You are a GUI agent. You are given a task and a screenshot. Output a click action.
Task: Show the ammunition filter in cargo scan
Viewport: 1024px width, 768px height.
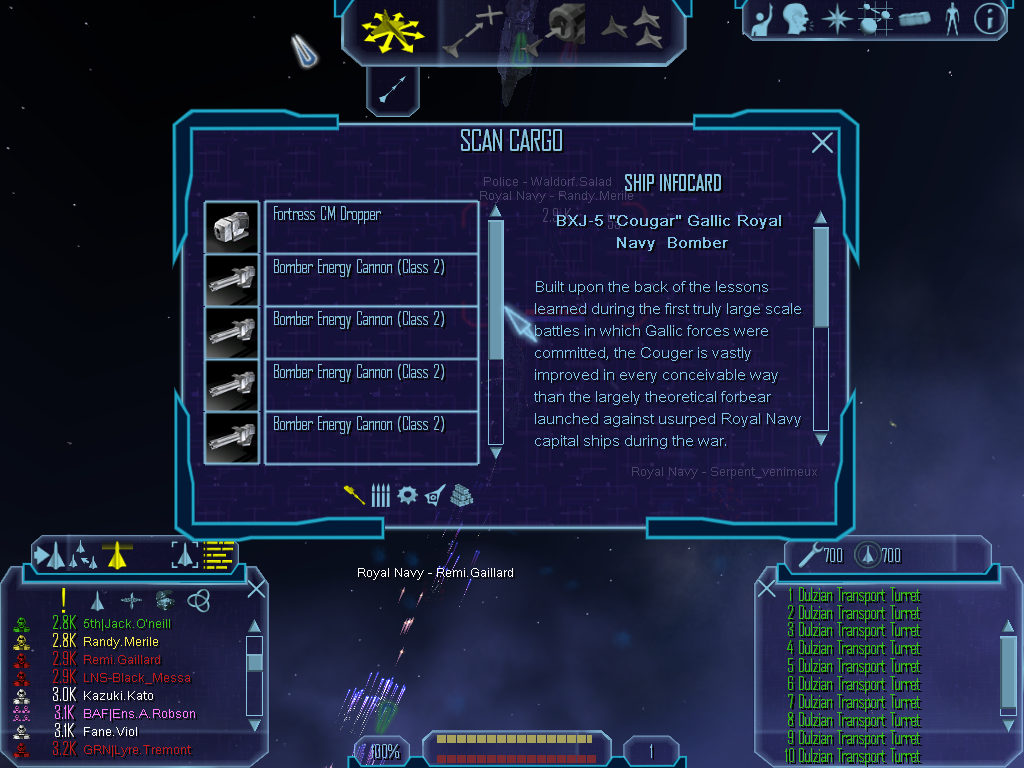coord(380,495)
